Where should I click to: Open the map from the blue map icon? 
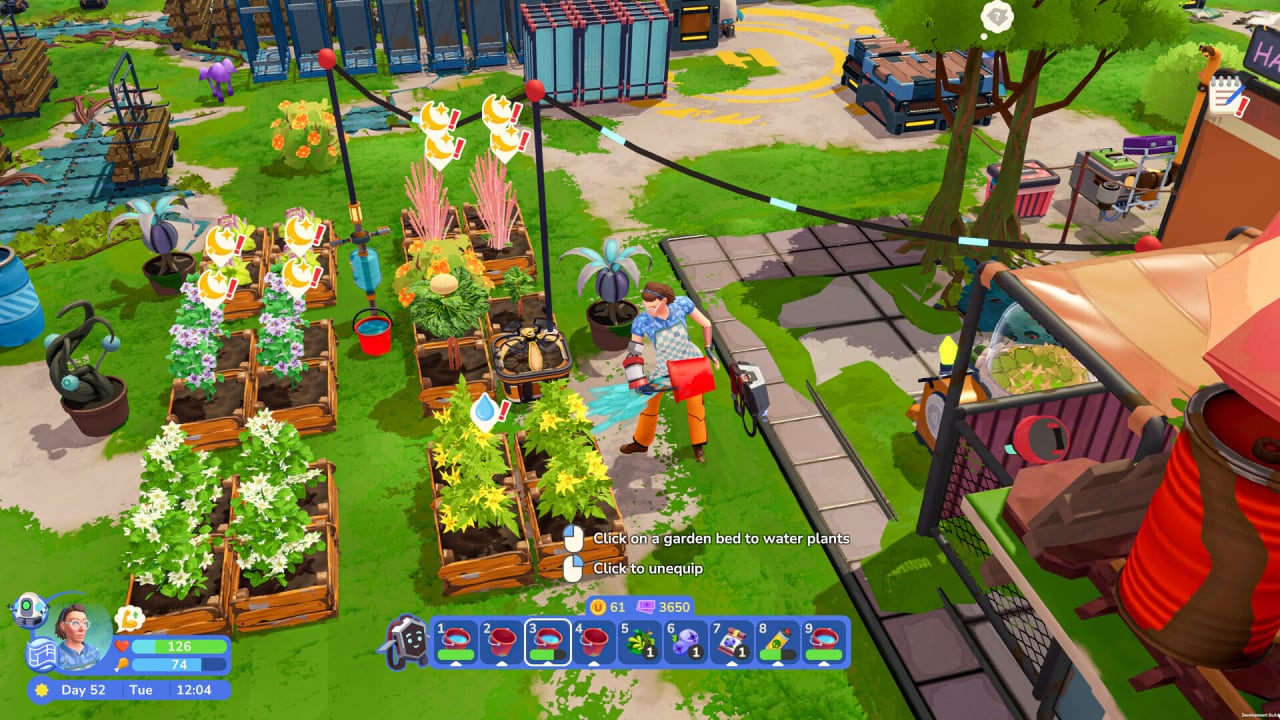[x=40, y=653]
